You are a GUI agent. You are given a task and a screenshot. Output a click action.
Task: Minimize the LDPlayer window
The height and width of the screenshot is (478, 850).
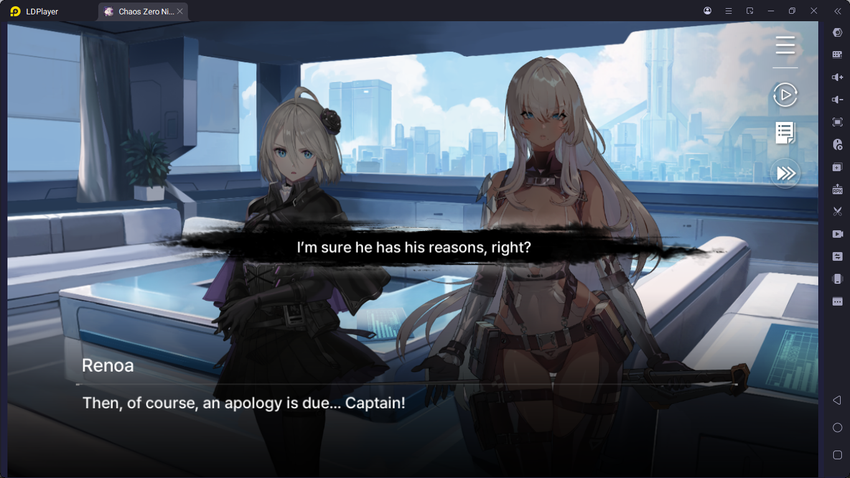[x=770, y=11]
